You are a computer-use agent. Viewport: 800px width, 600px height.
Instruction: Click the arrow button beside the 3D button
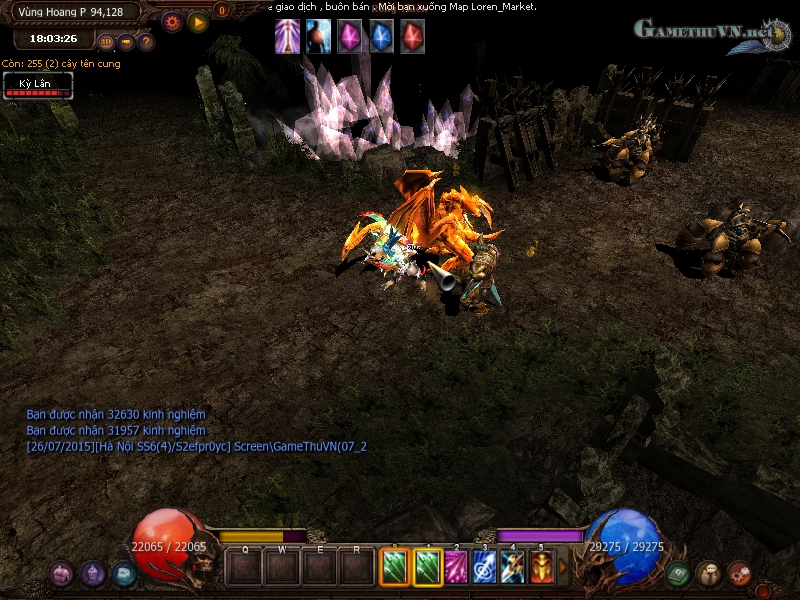click(126, 42)
